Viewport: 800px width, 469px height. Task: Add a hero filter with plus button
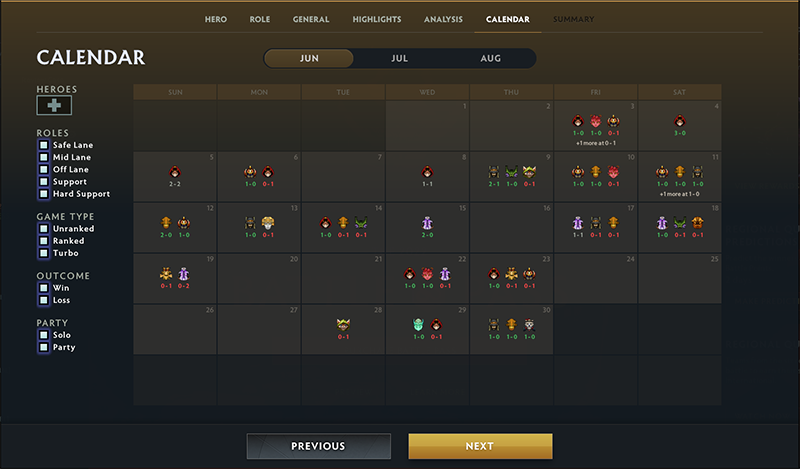tap(54, 106)
